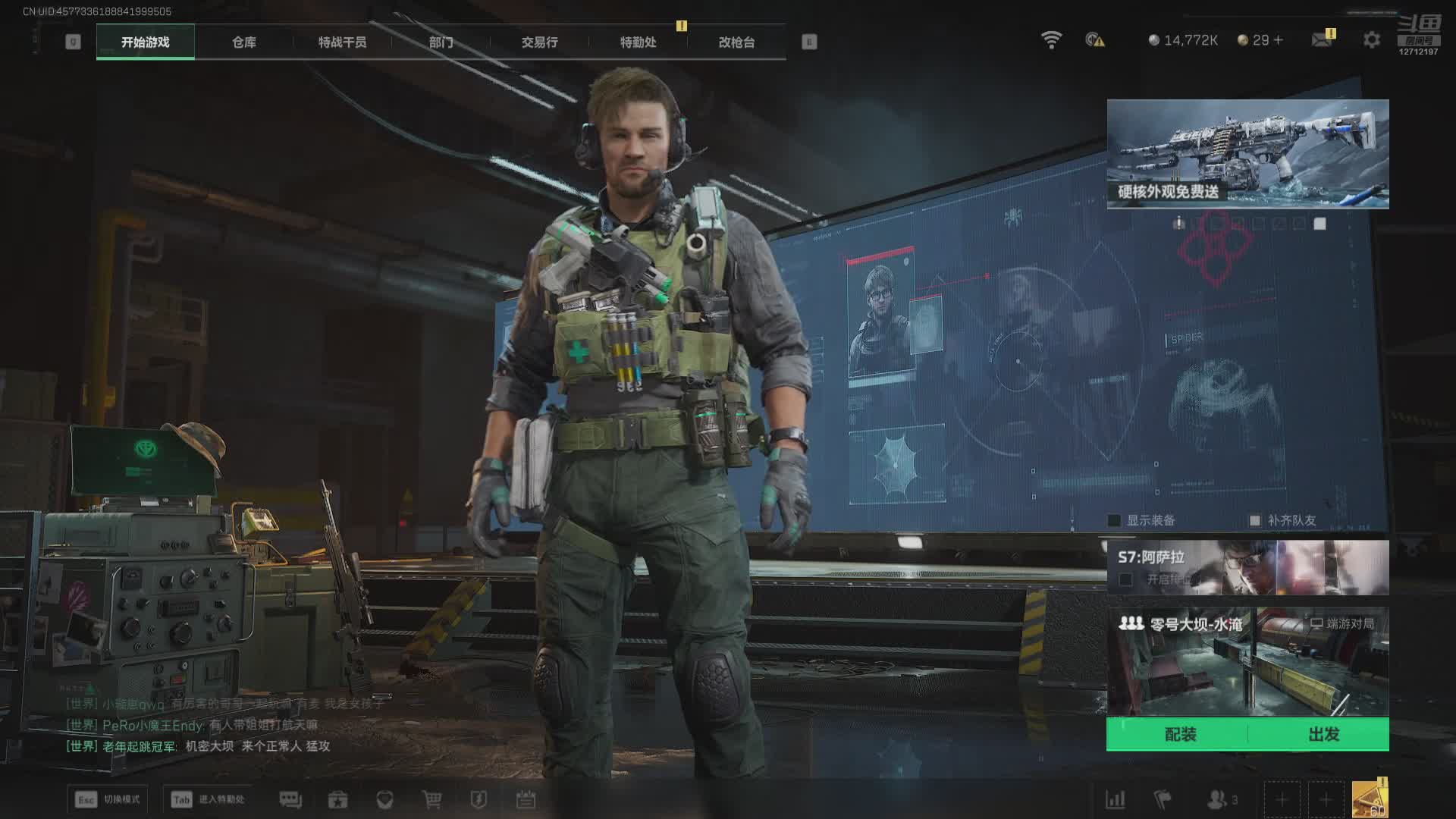Toggle the 补齐队友 fill teammates checkbox

point(1255,520)
